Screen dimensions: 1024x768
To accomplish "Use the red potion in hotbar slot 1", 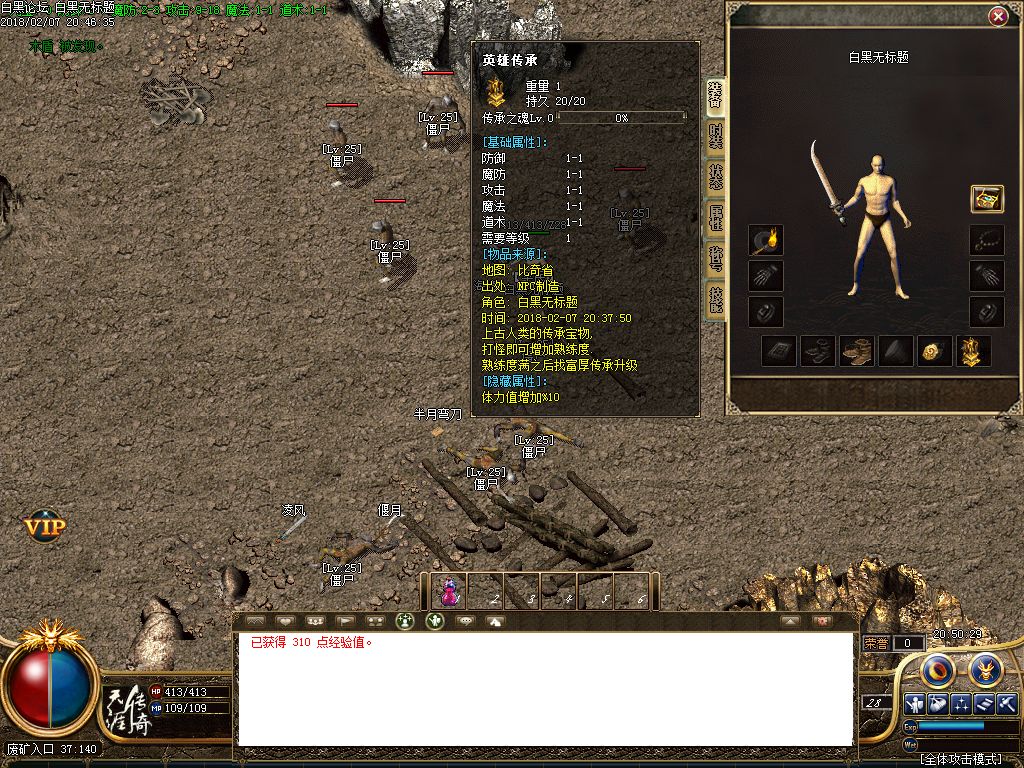I will (450, 591).
